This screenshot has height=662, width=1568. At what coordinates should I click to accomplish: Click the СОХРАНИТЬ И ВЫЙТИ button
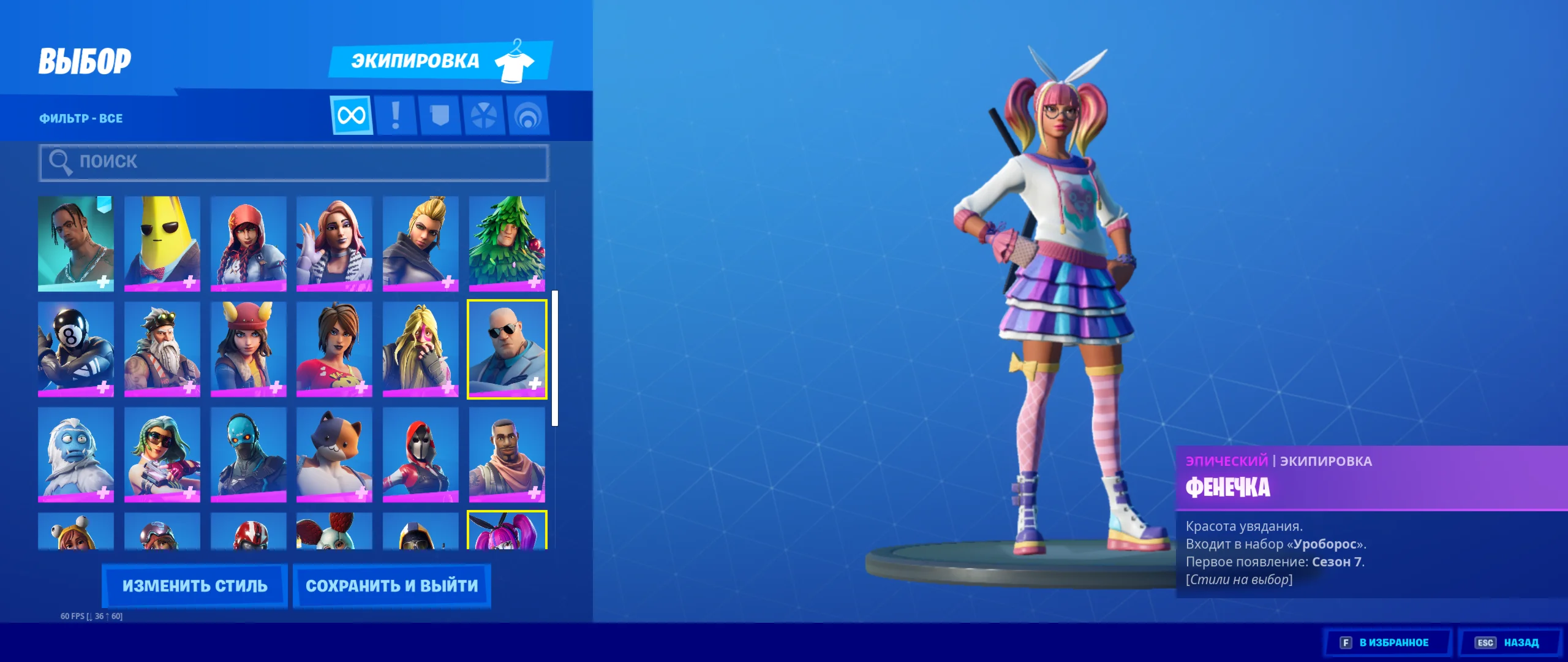pos(391,585)
